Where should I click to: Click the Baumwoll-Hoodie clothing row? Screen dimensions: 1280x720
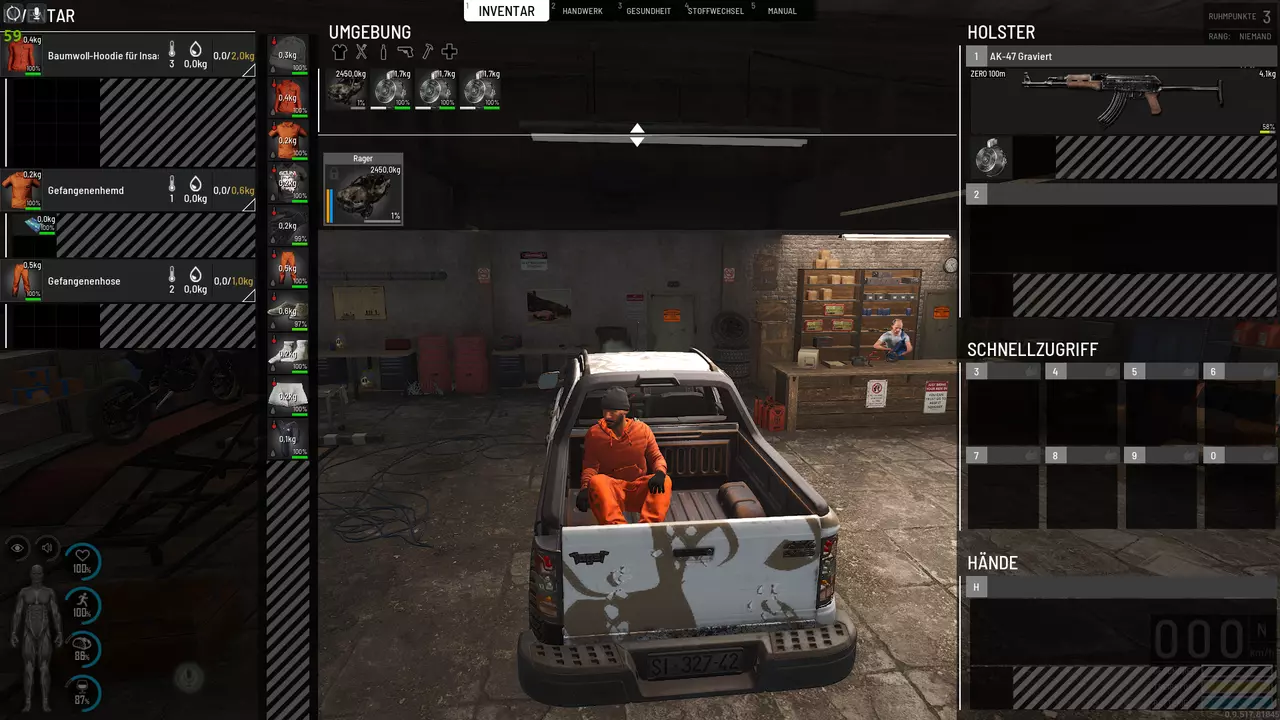(x=128, y=56)
